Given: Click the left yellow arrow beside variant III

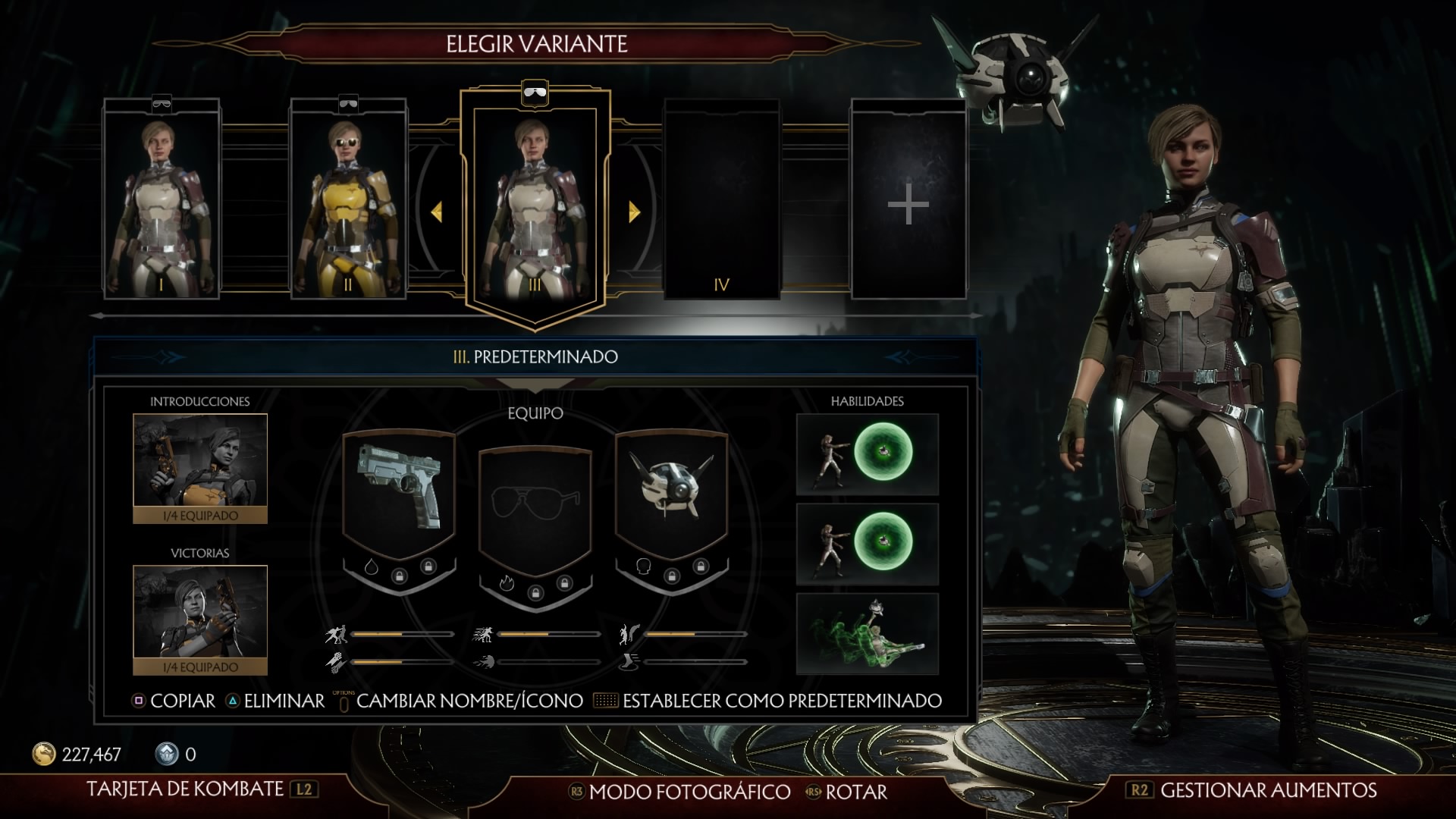Looking at the screenshot, I should (437, 212).
